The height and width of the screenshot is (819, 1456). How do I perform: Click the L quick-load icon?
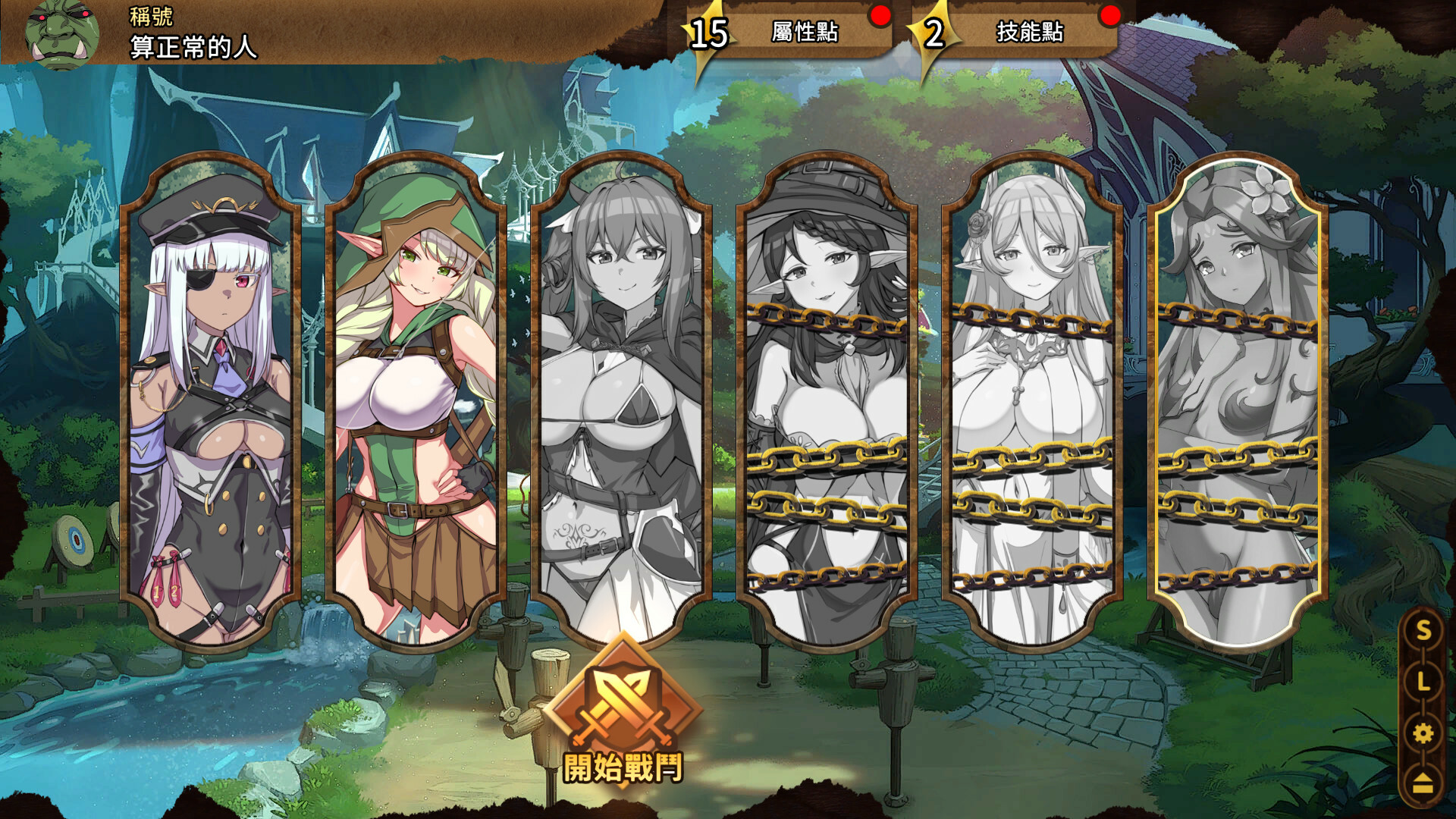point(1423,681)
